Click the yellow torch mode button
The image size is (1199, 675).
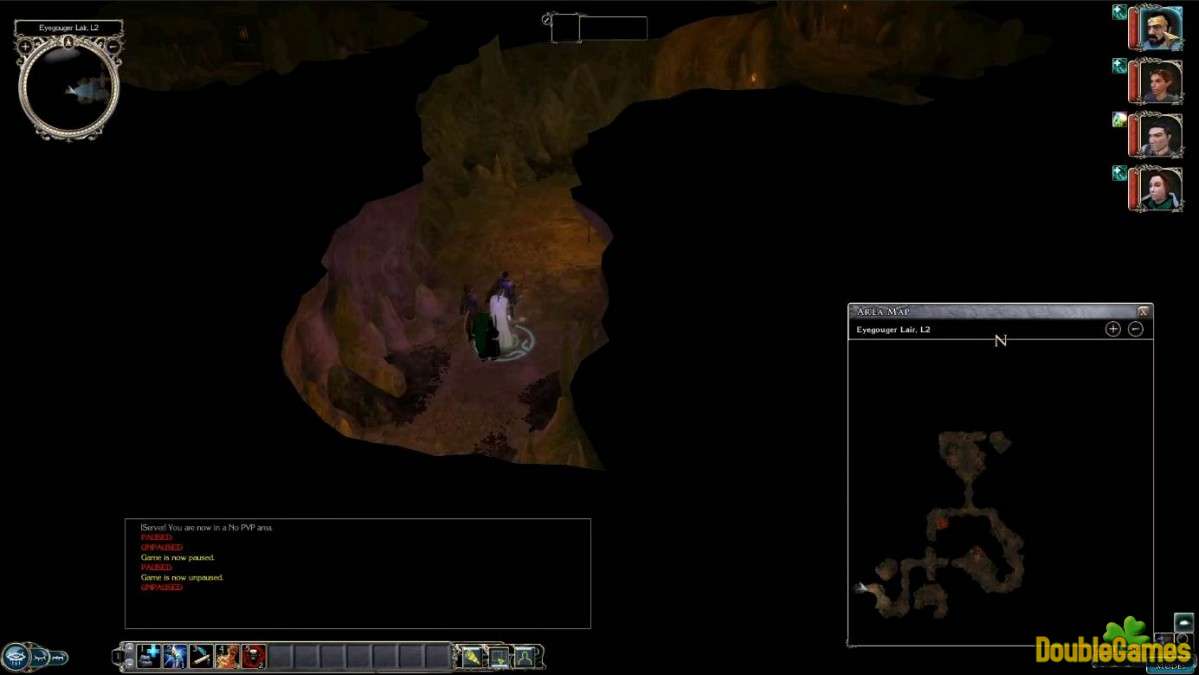pos(471,656)
